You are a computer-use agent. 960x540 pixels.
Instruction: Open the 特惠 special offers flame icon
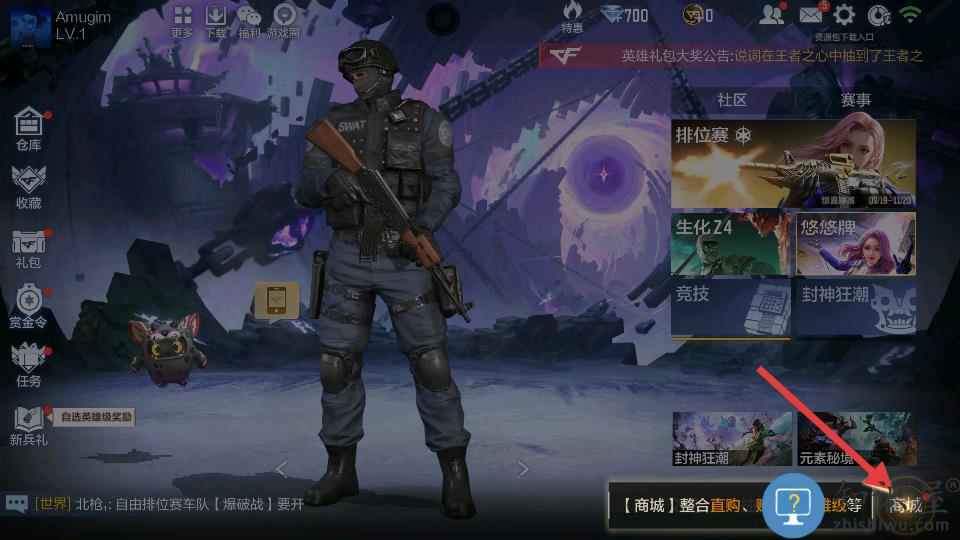click(x=572, y=17)
